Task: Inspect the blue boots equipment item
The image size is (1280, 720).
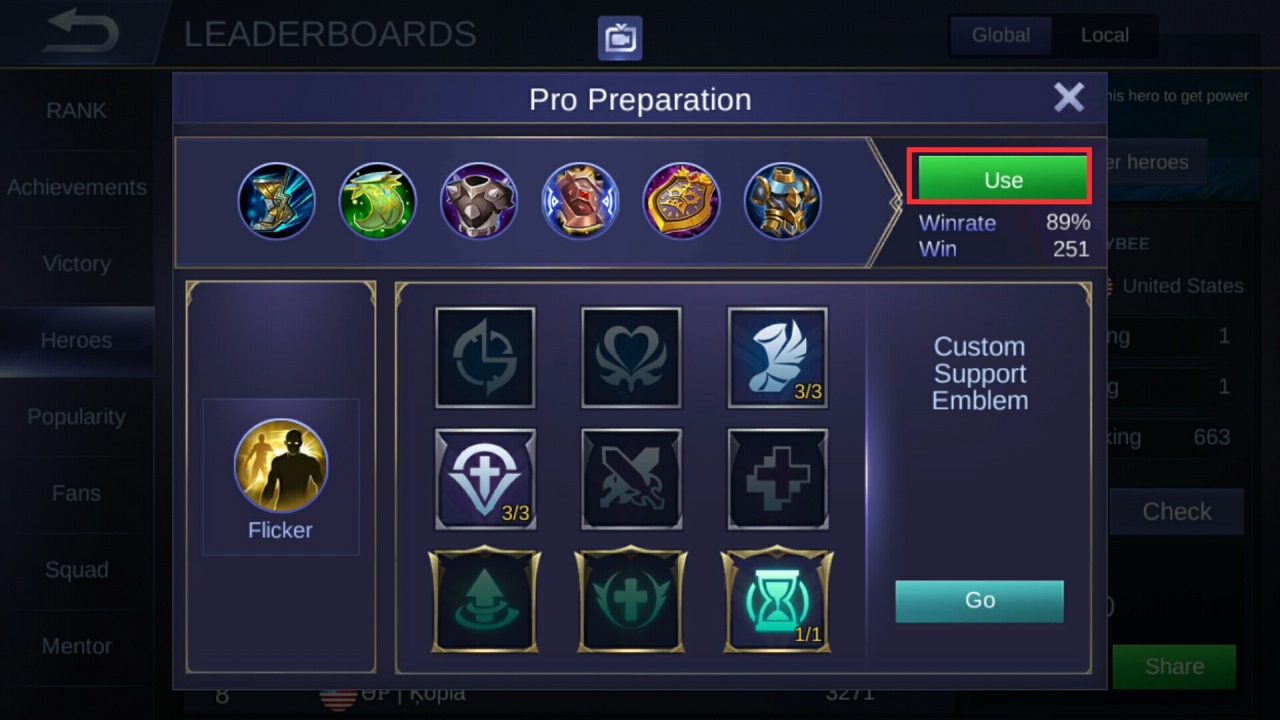Action: [x=277, y=201]
